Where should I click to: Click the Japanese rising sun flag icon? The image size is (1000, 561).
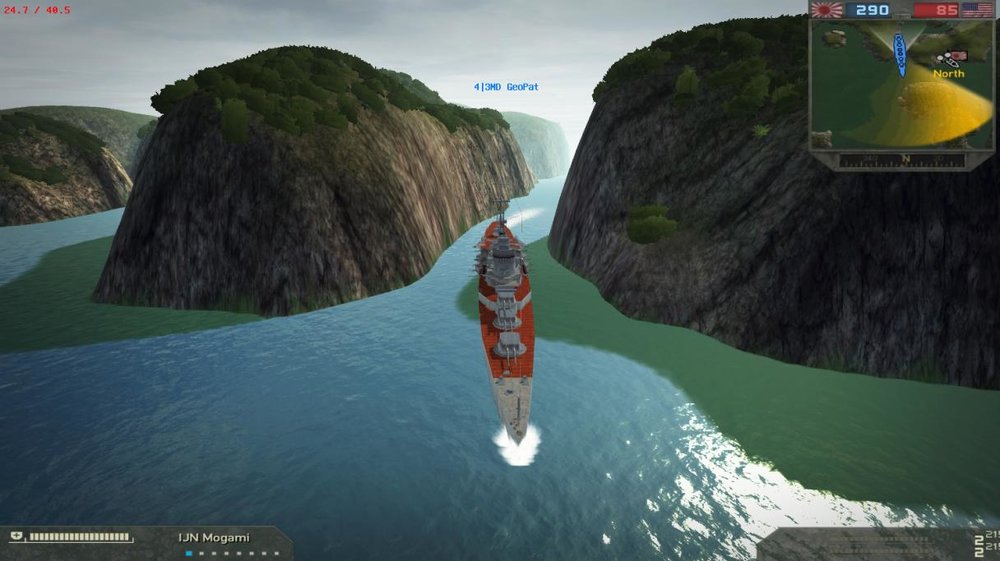point(826,10)
